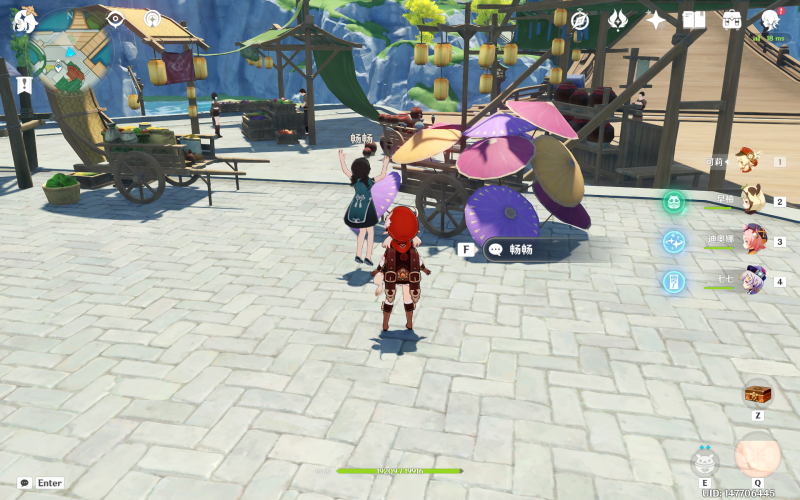Image resolution: width=800 pixels, height=500 pixels.
Task: Open the map via the minimap
Action: pos(70,47)
